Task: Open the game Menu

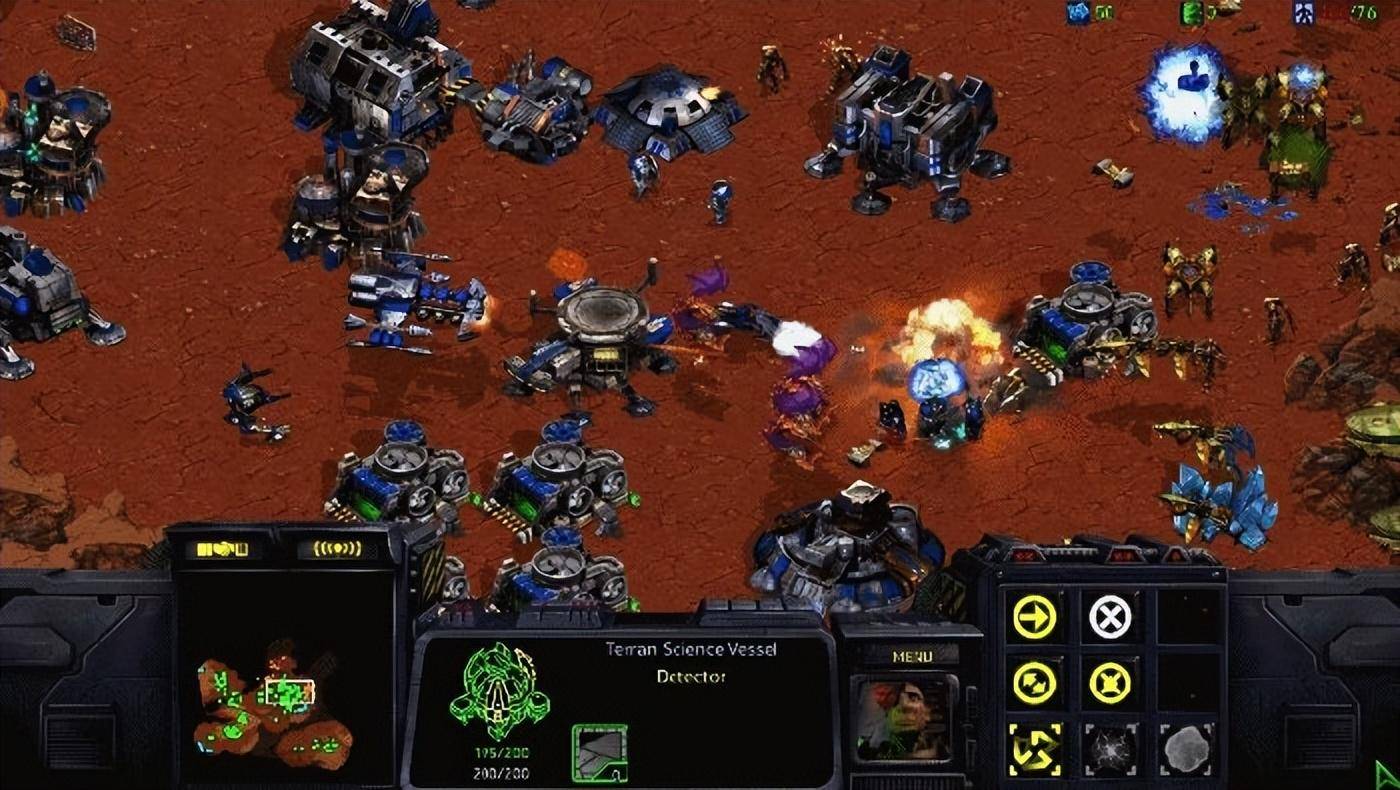Action: coord(911,656)
